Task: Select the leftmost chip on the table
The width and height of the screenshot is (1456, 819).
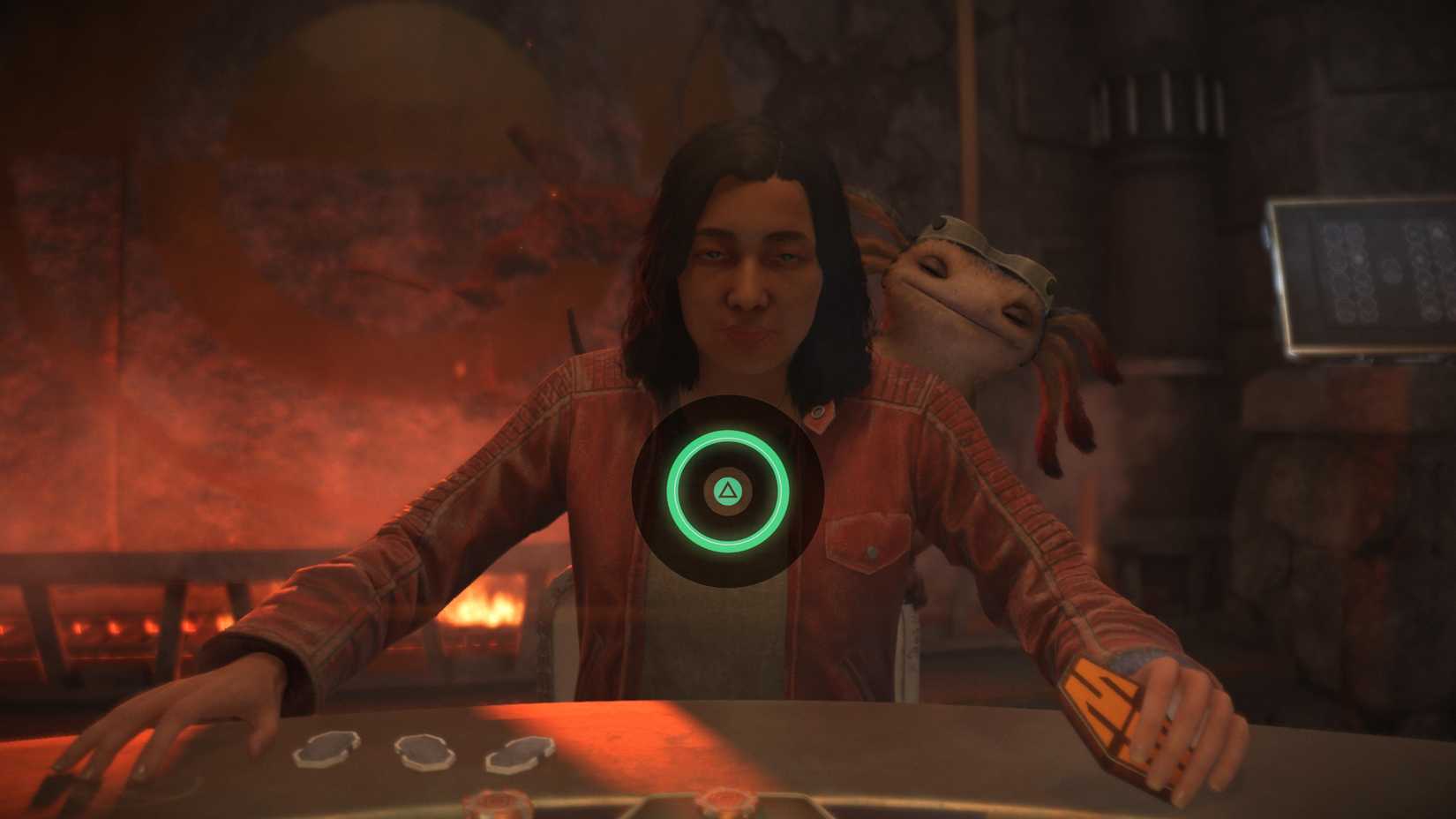Action: [326, 750]
